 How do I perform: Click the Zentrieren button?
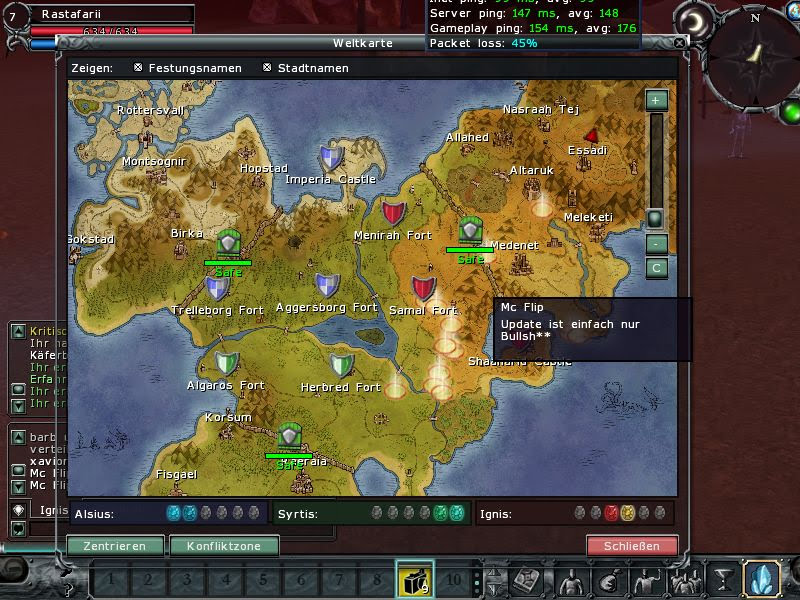click(x=115, y=546)
